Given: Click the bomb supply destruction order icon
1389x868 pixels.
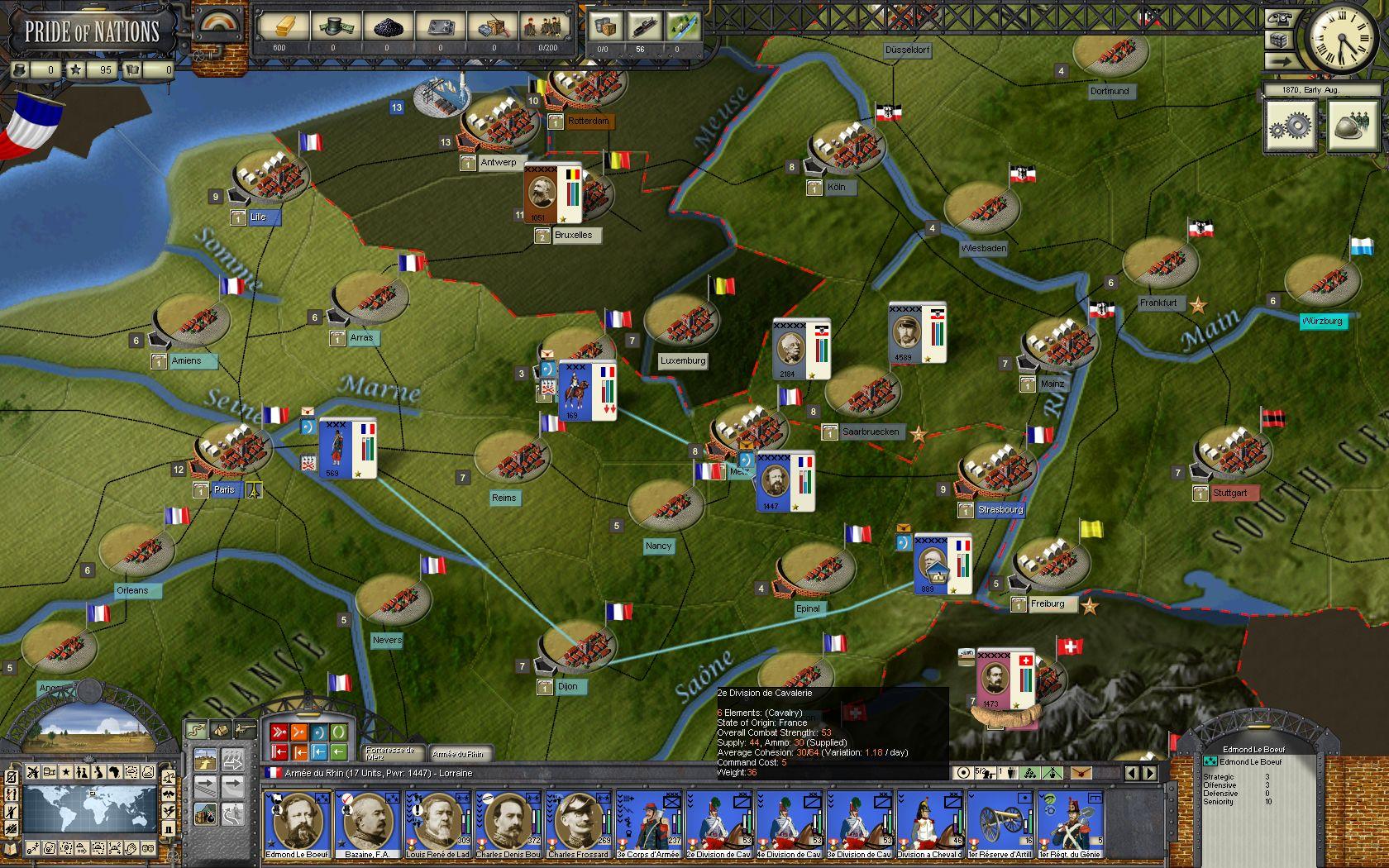Looking at the screenshot, I should click(206, 814).
